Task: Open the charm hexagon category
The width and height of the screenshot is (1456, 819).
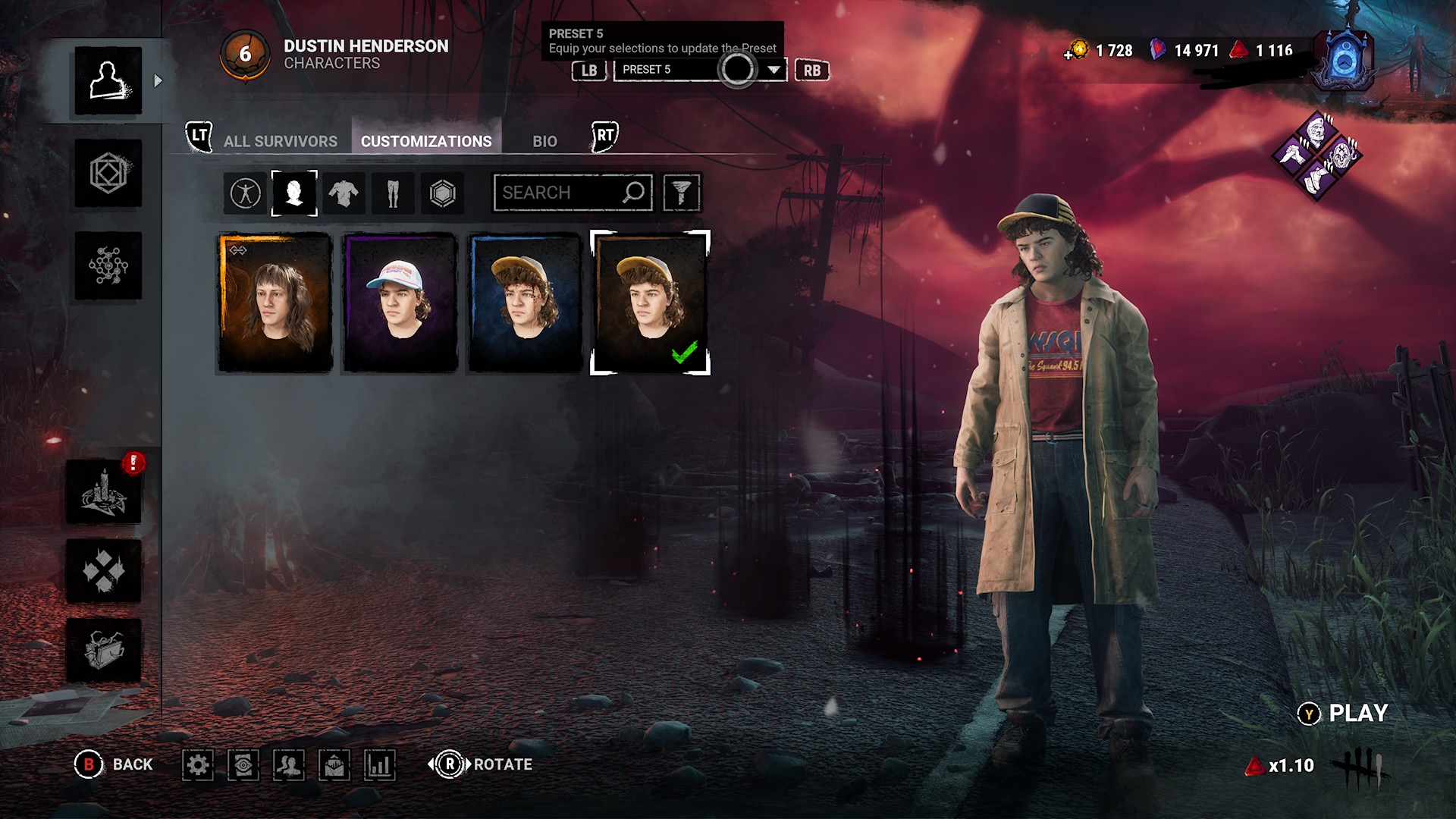Action: coord(442,193)
